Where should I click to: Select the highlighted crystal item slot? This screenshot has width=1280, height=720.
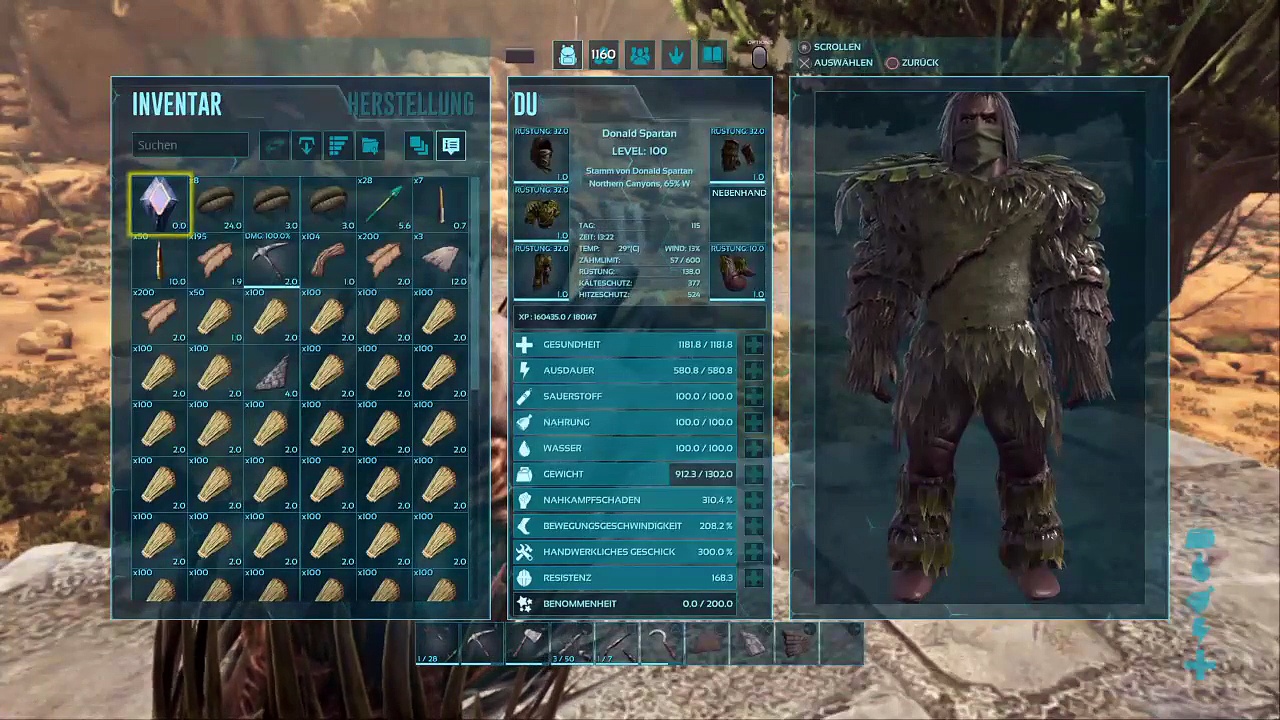(160, 204)
